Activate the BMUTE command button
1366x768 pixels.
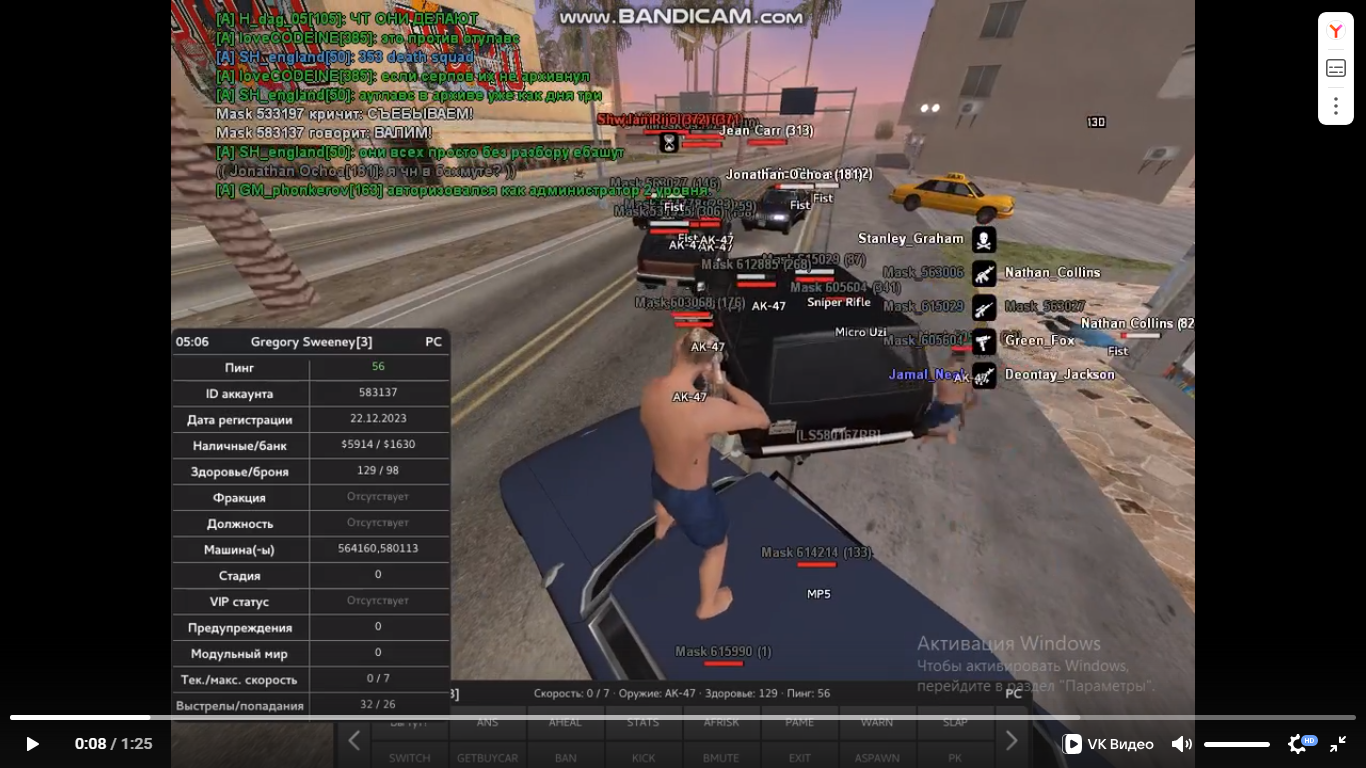[x=721, y=757]
